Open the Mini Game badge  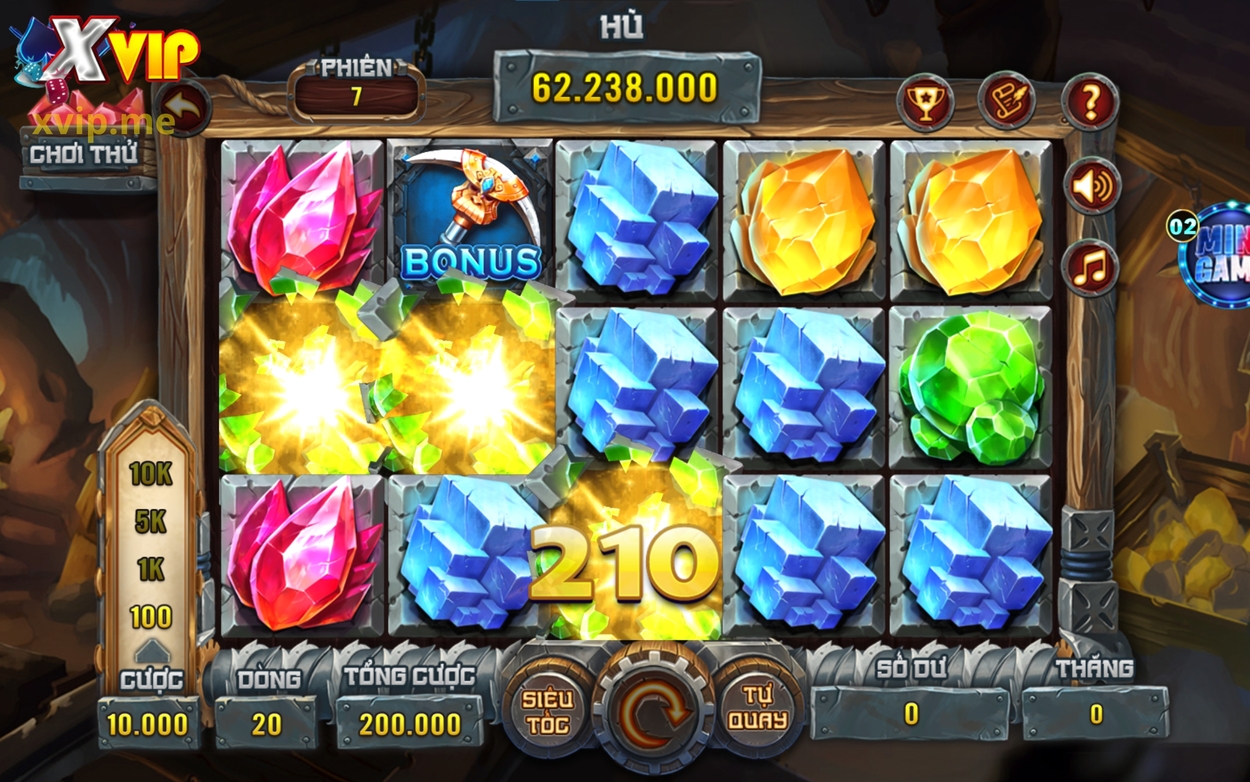tap(1216, 253)
